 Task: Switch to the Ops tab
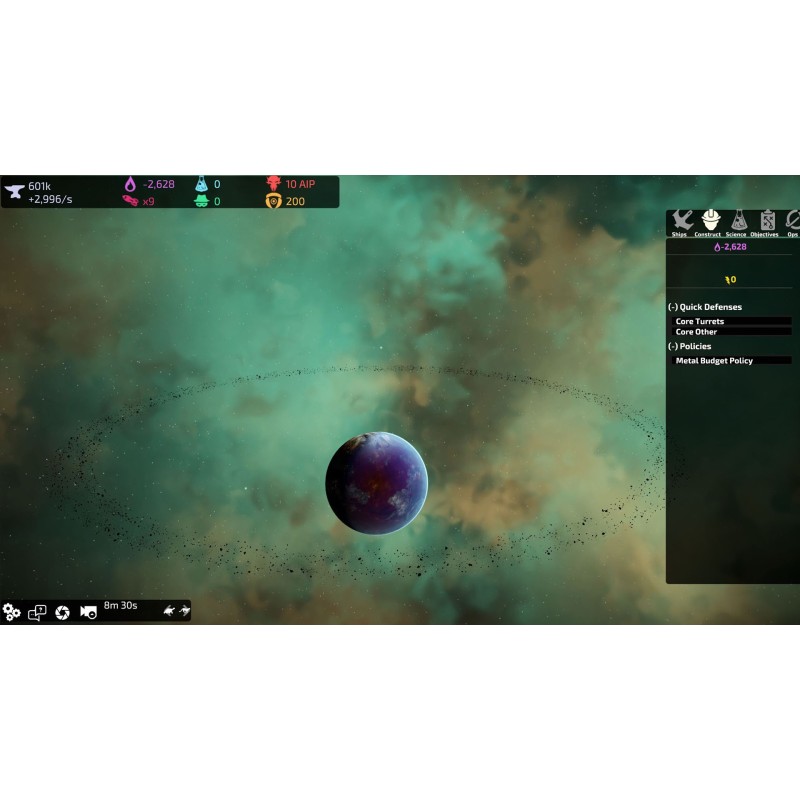792,223
